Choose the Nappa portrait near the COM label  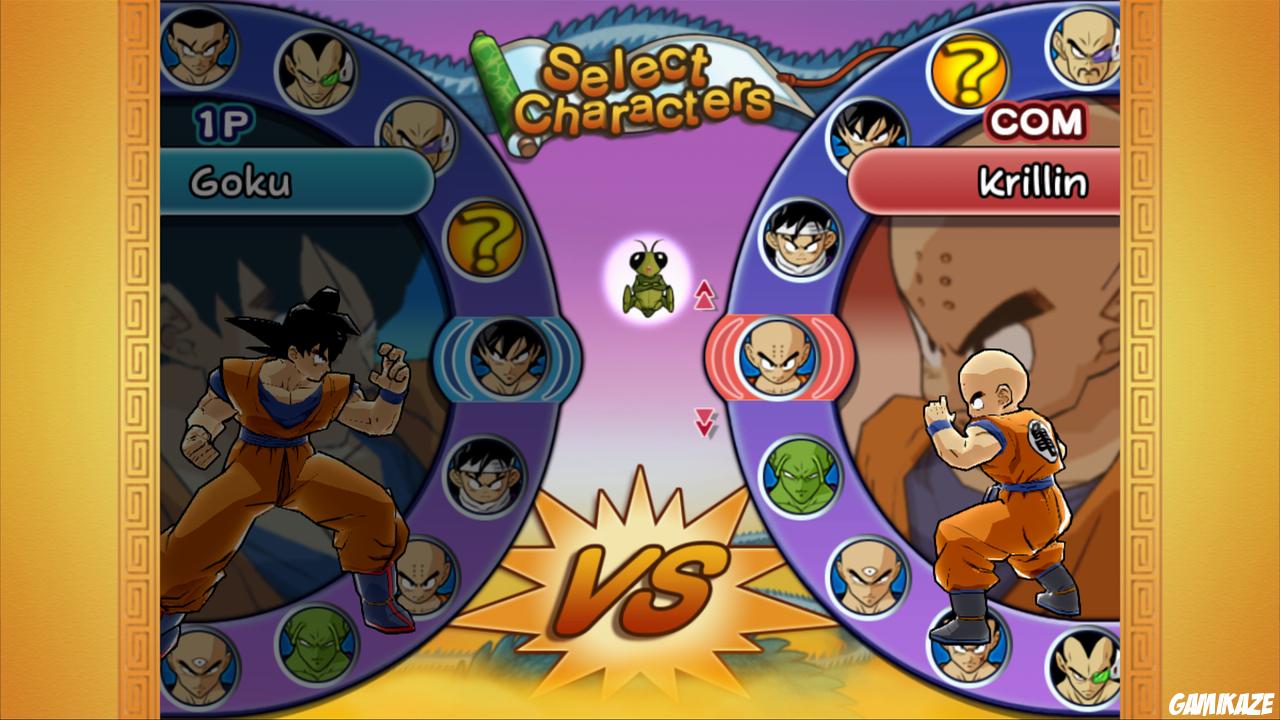[1080, 45]
